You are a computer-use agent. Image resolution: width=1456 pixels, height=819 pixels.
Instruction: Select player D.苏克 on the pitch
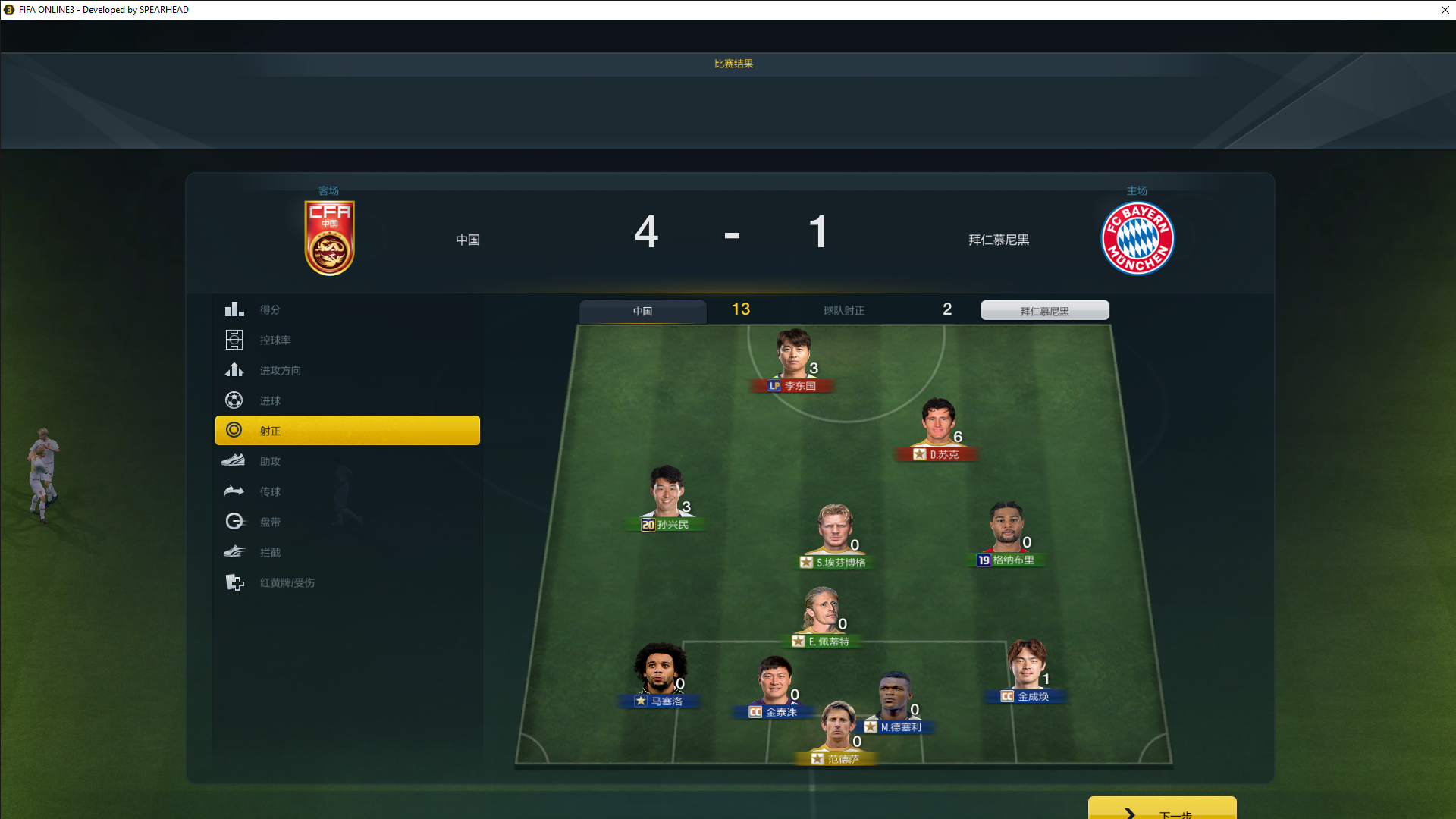click(938, 427)
